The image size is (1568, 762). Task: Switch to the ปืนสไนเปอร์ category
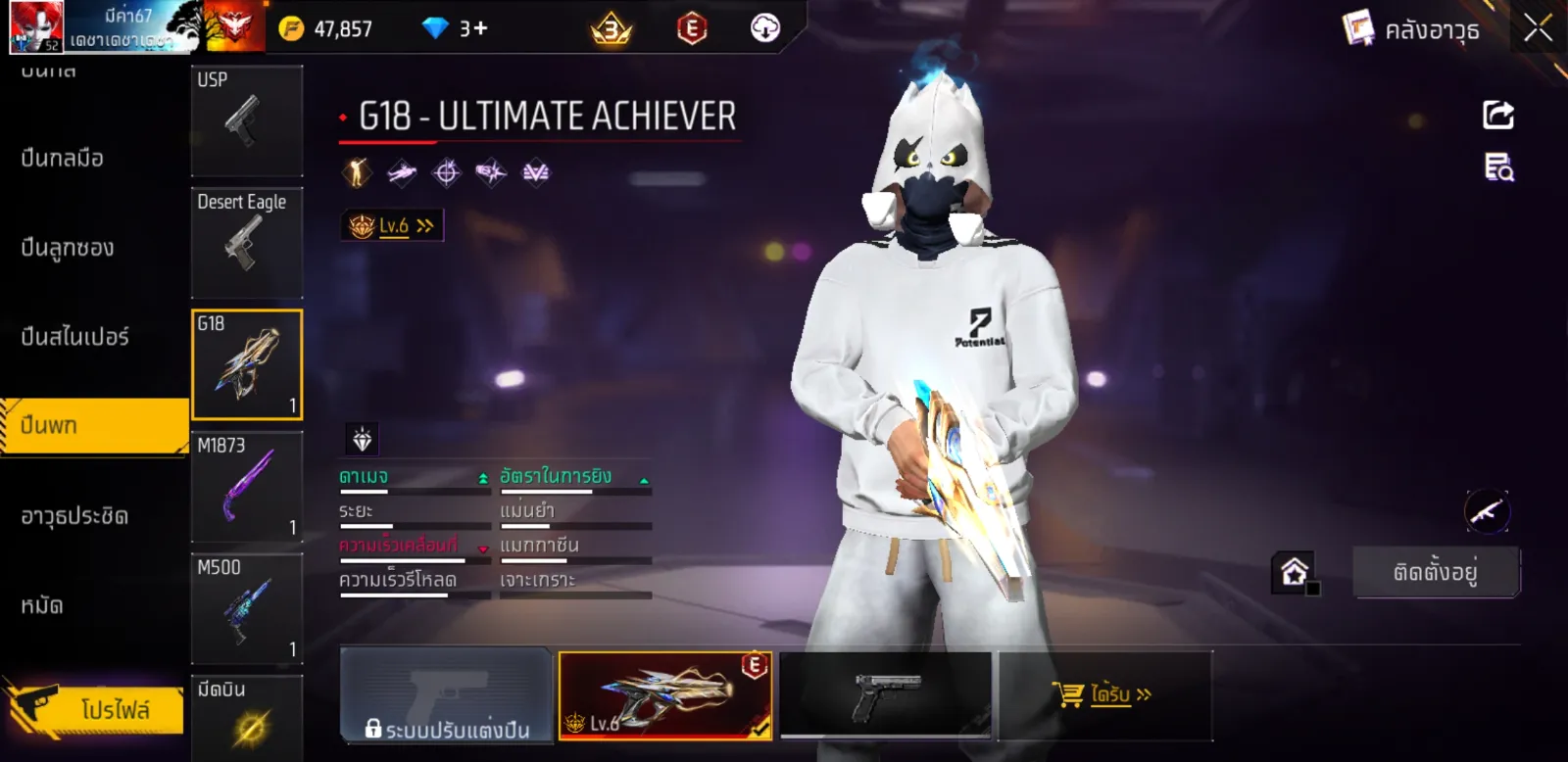tap(74, 337)
